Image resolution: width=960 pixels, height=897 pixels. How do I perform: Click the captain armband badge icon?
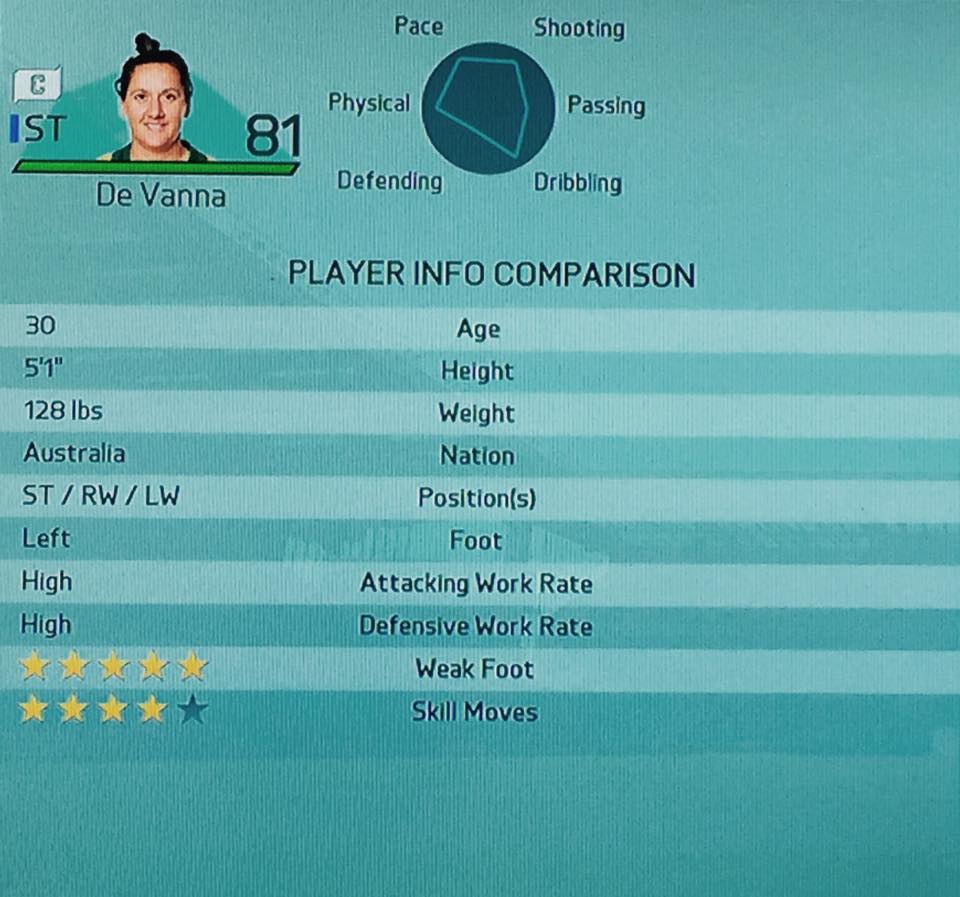[x=37, y=84]
